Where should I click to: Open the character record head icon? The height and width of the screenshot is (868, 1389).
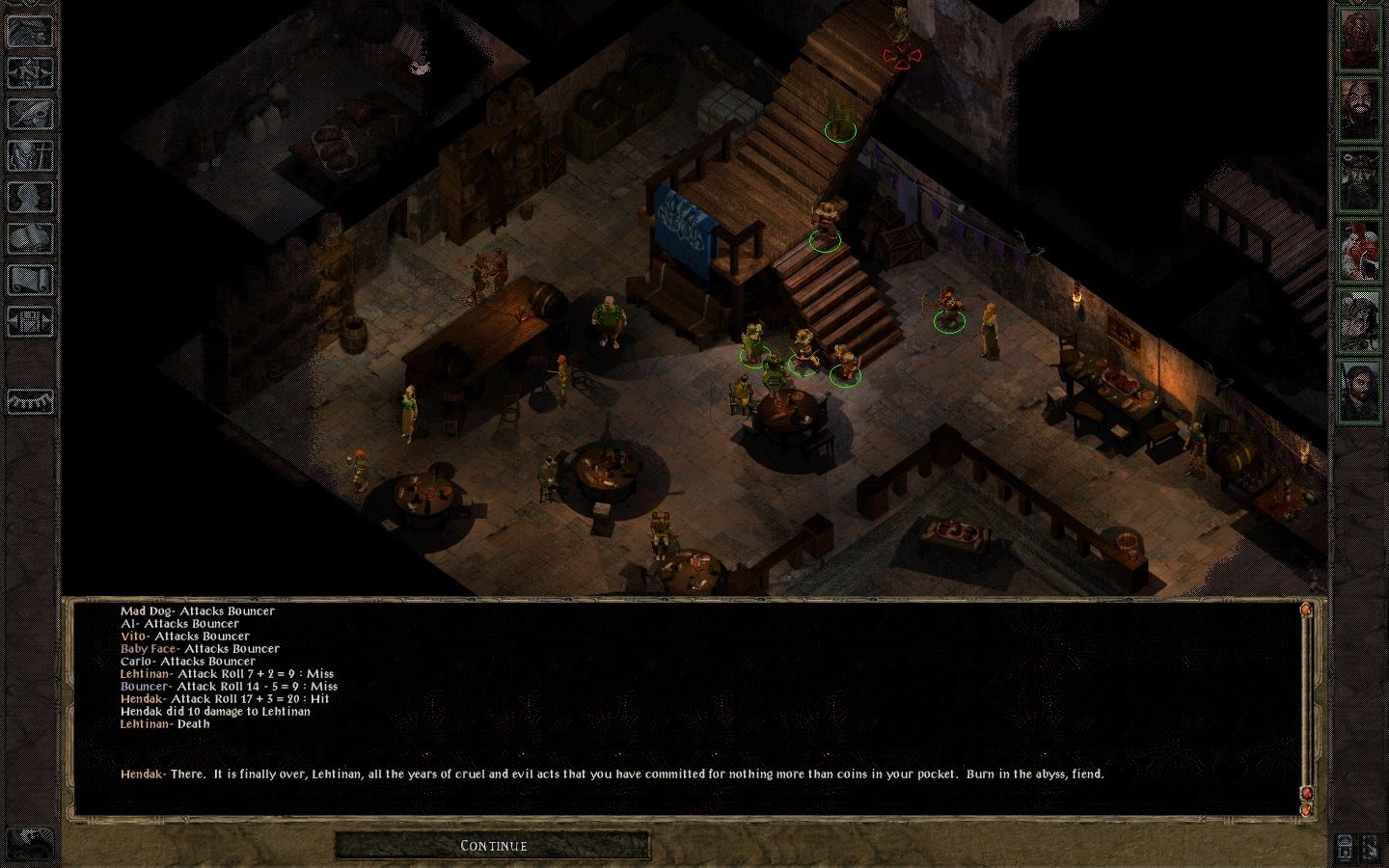[x=30, y=197]
